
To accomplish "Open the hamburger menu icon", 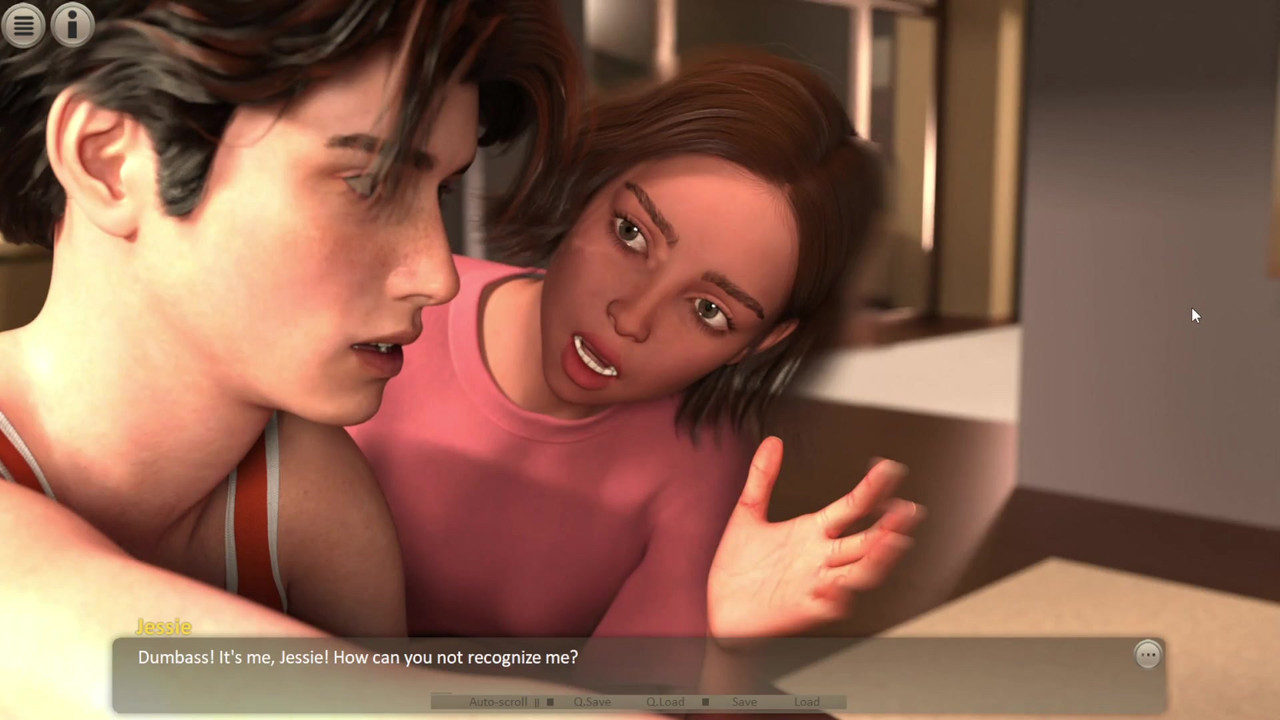I will [23, 25].
